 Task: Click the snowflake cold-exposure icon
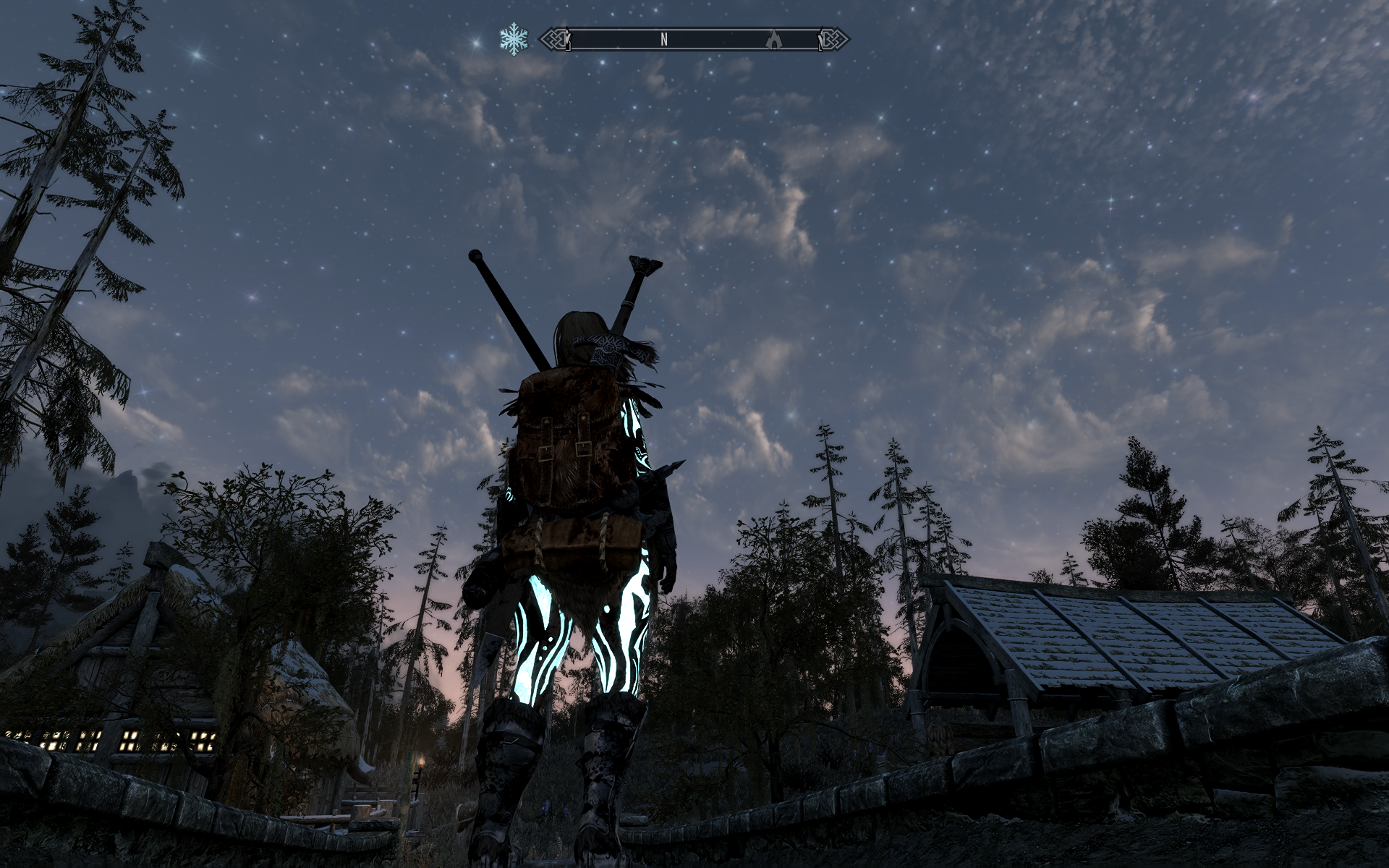514,39
